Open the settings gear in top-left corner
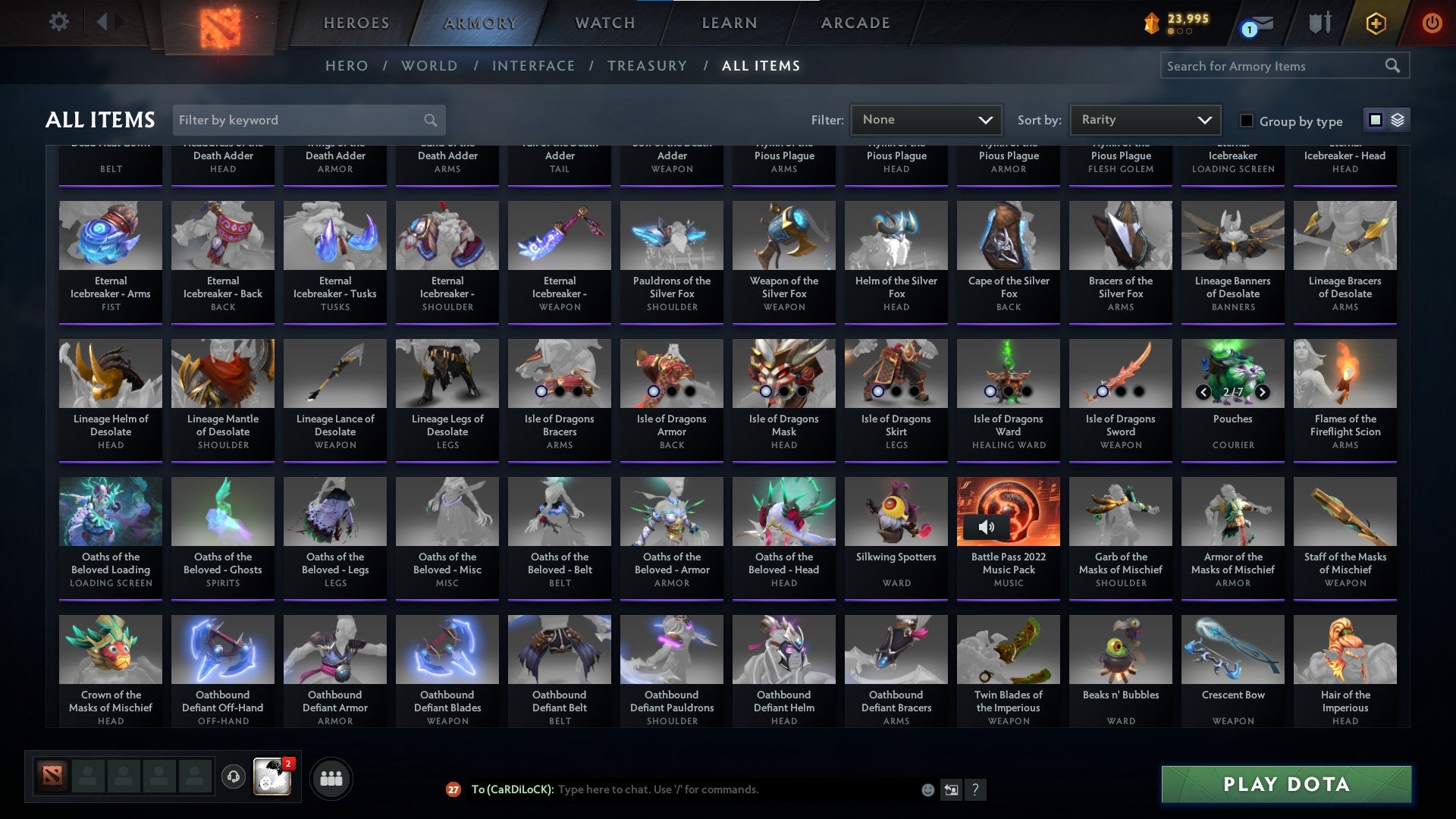The image size is (1456, 819). pyautogui.click(x=58, y=22)
